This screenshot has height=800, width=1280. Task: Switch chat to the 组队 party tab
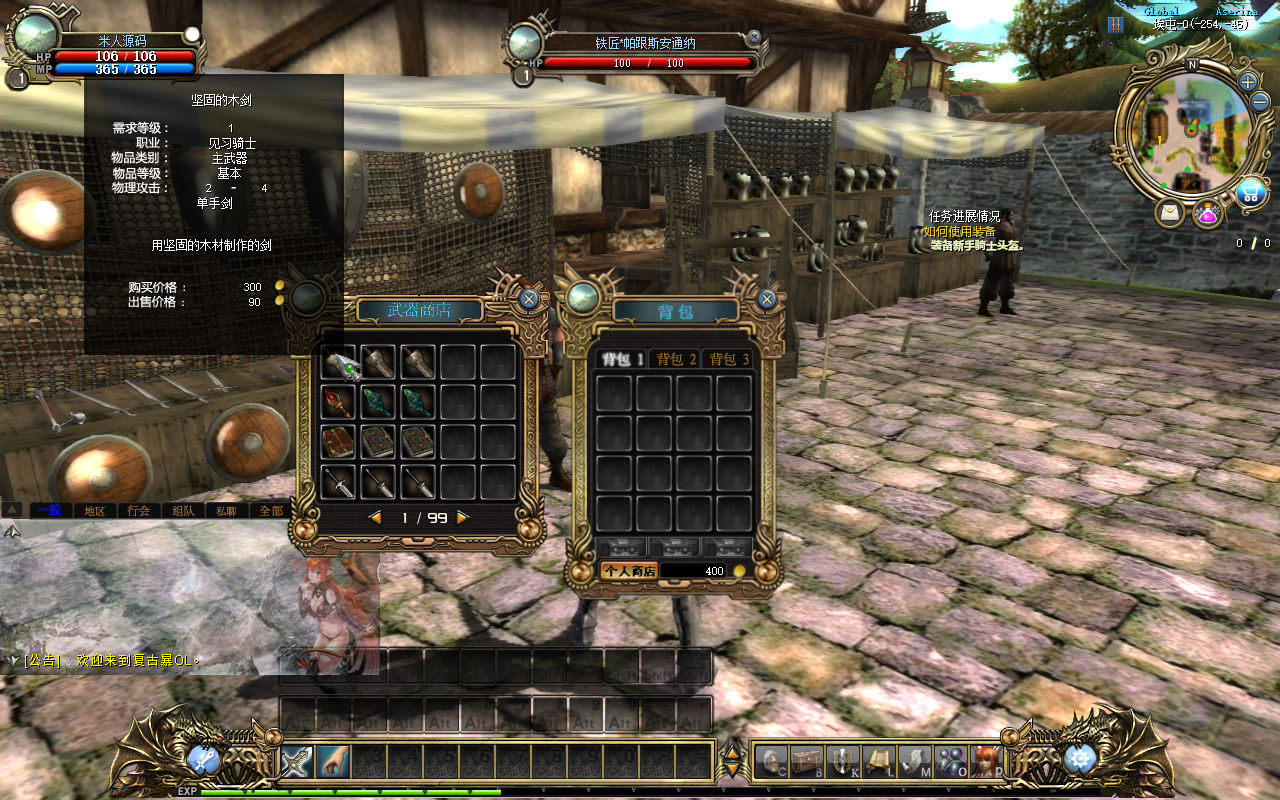[x=183, y=510]
